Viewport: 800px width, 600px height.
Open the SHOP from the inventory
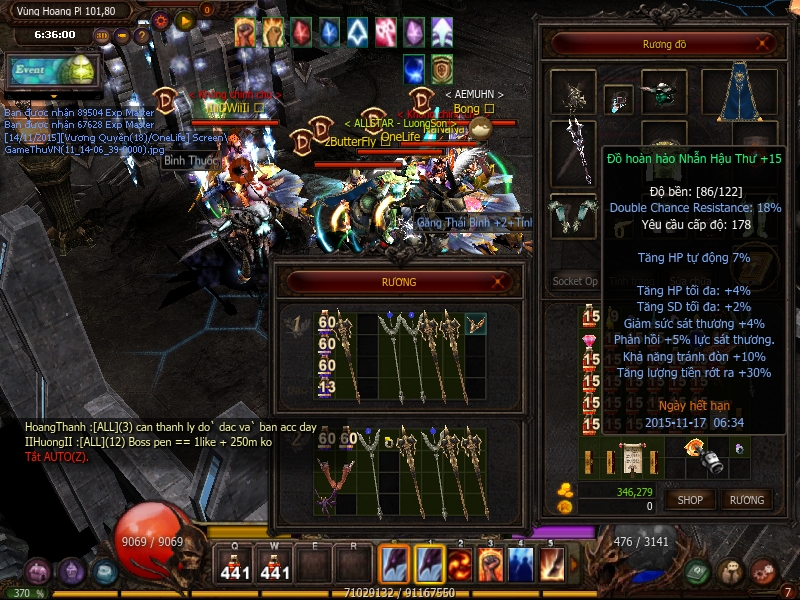(690, 499)
